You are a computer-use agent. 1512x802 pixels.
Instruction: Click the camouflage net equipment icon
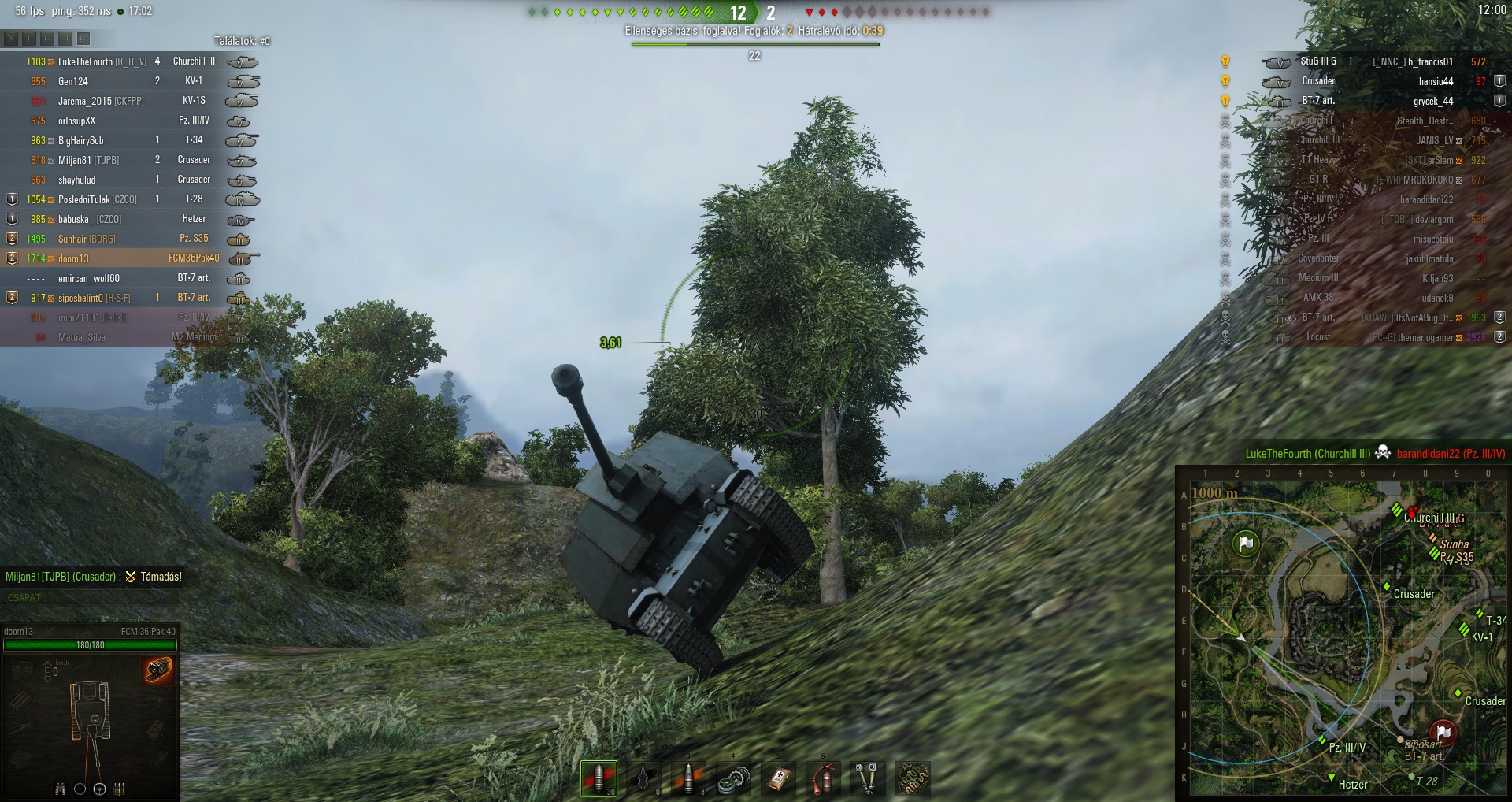point(913,778)
